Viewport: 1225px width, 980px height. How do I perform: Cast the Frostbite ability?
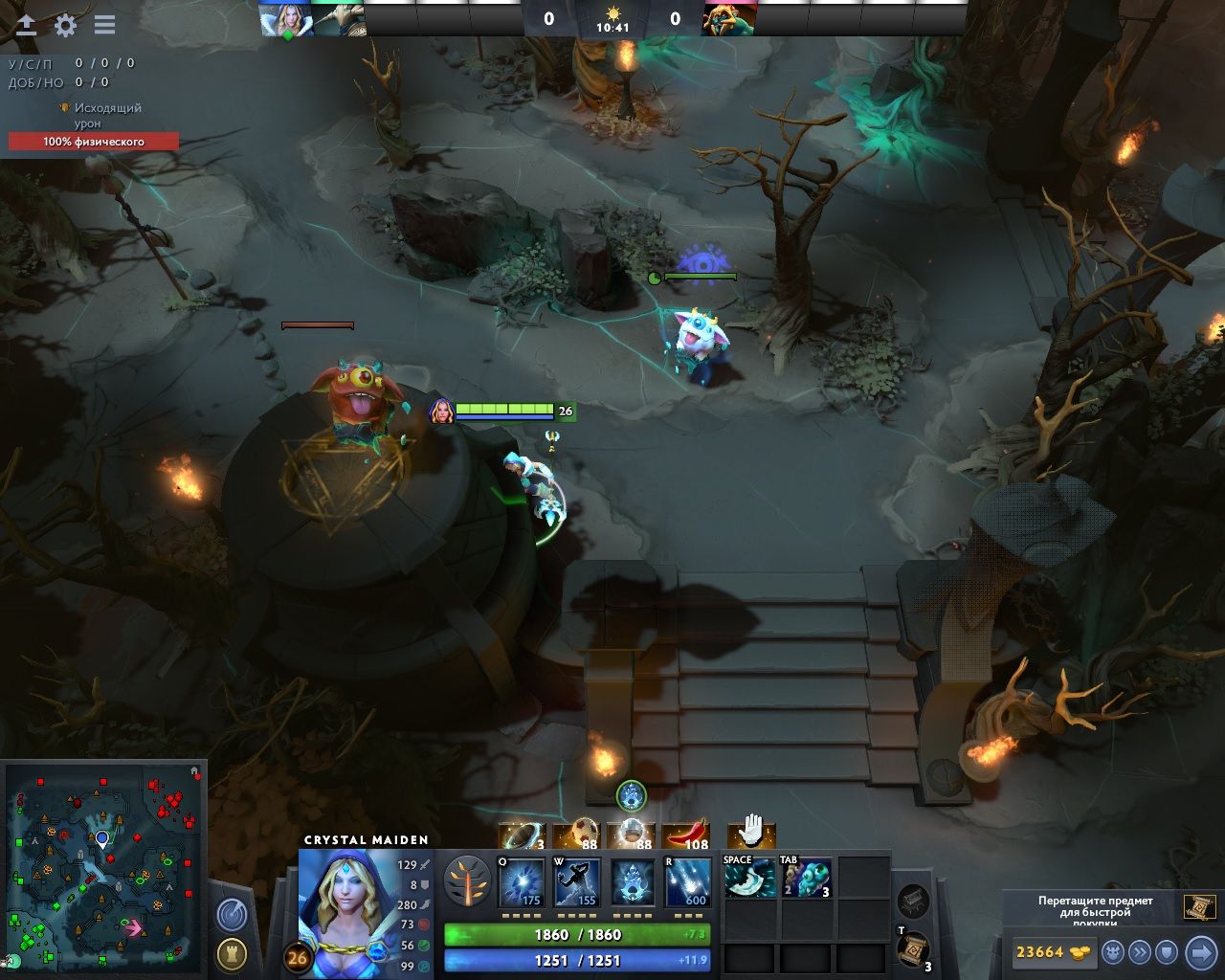(x=577, y=882)
